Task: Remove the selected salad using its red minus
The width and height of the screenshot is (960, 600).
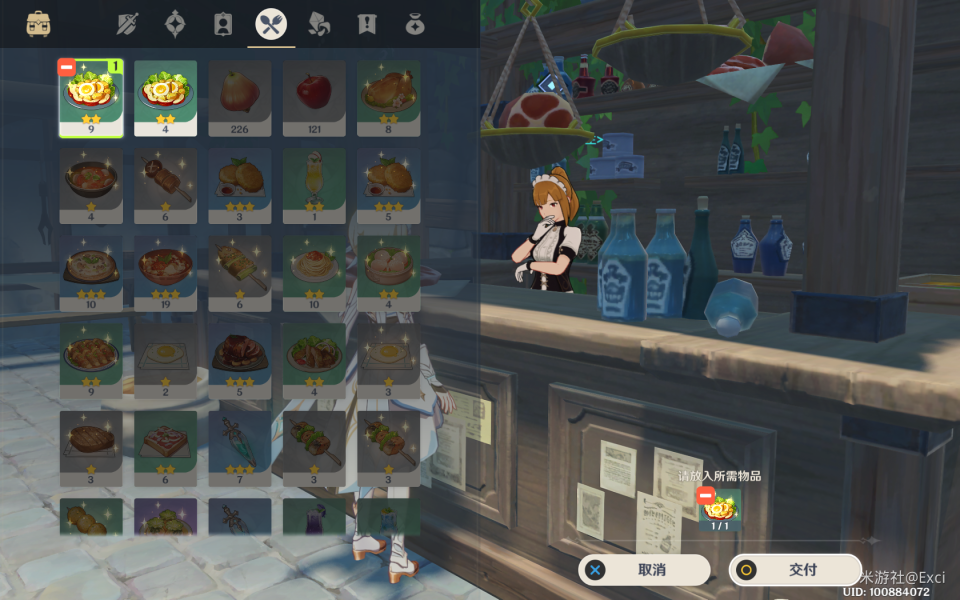Action: pyautogui.click(x=67, y=68)
